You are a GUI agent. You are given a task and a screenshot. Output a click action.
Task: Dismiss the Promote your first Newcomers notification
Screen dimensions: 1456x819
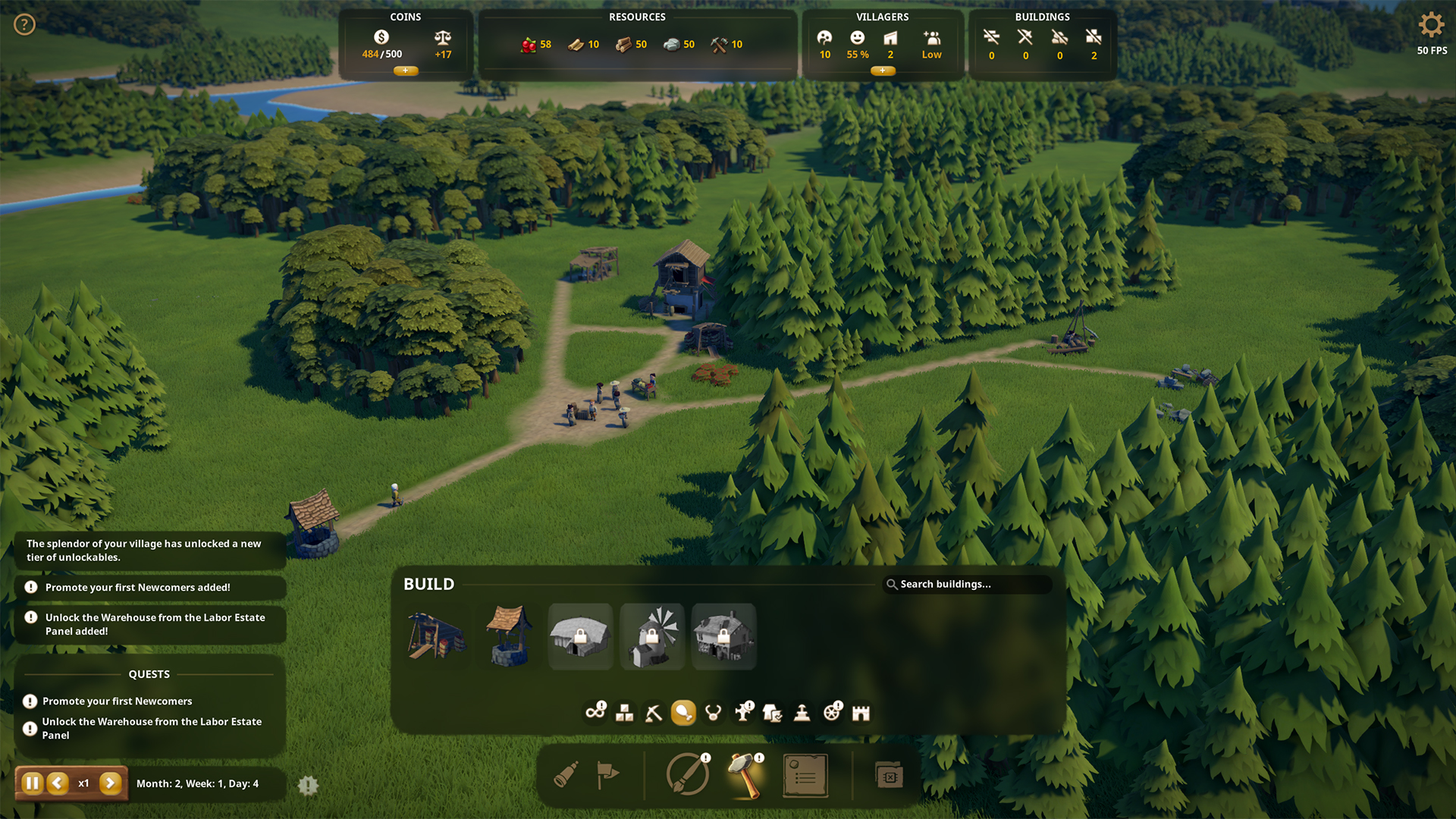[x=149, y=587]
